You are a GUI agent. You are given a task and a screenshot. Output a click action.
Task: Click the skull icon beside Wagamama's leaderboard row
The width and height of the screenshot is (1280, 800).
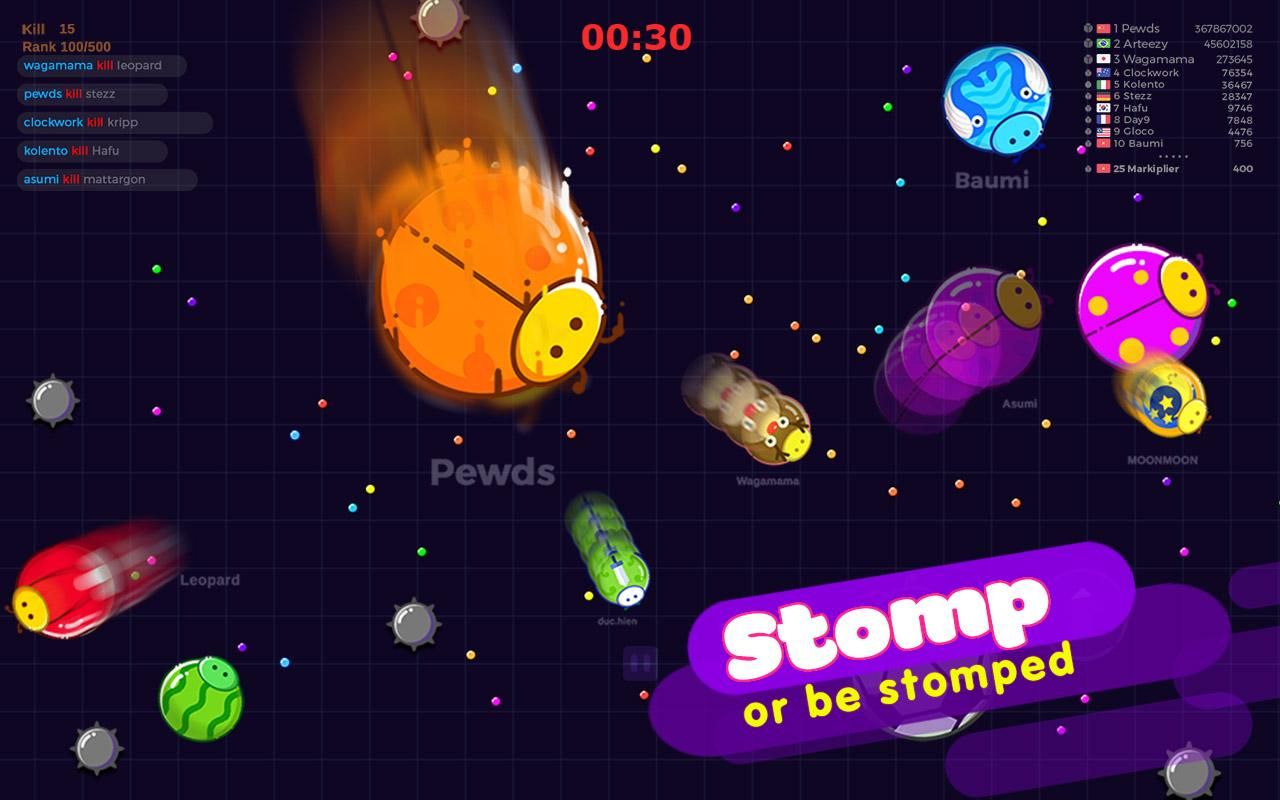1088,58
